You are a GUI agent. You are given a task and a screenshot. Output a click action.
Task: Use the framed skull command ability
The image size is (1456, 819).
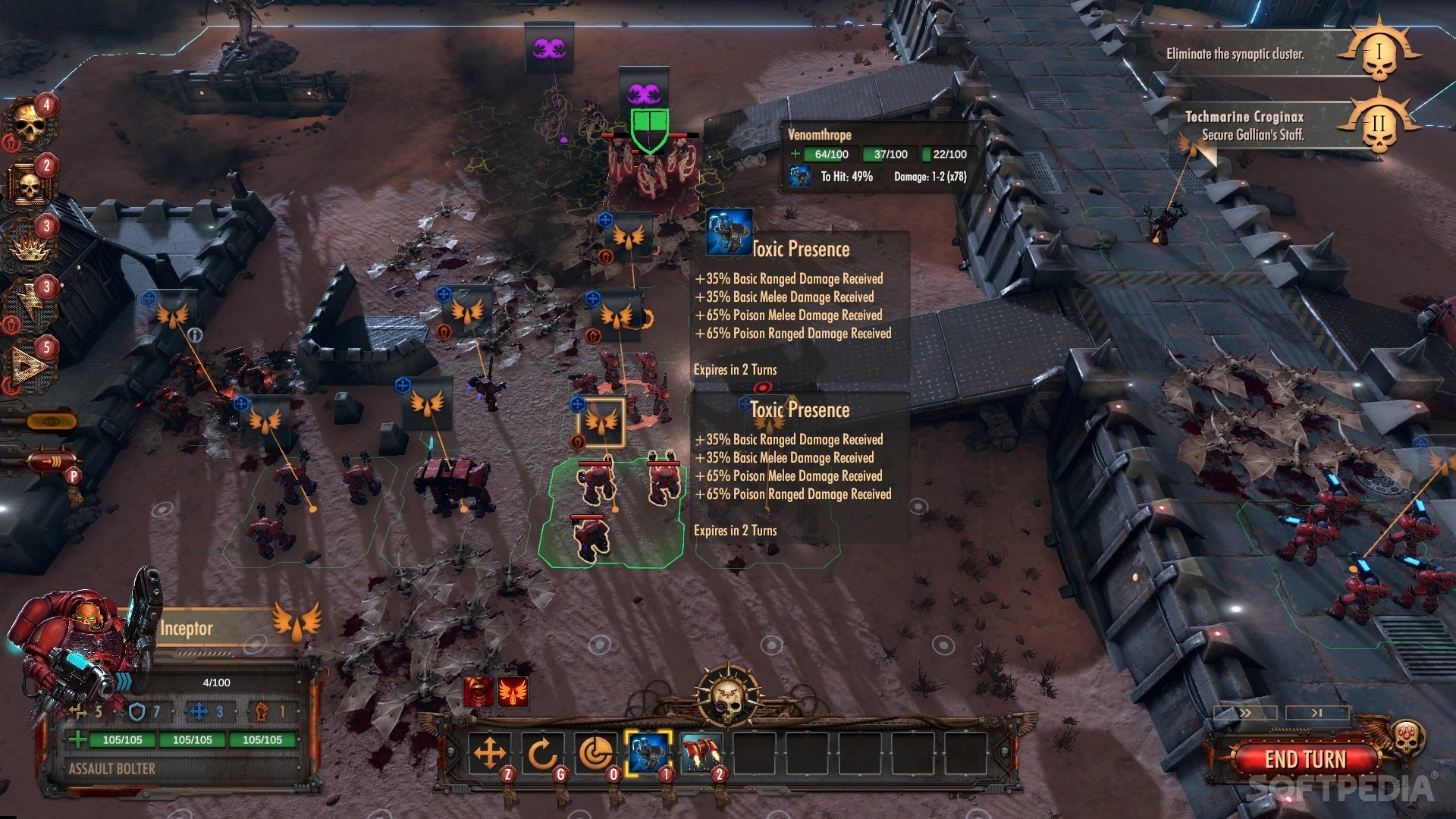[x=30, y=184]
